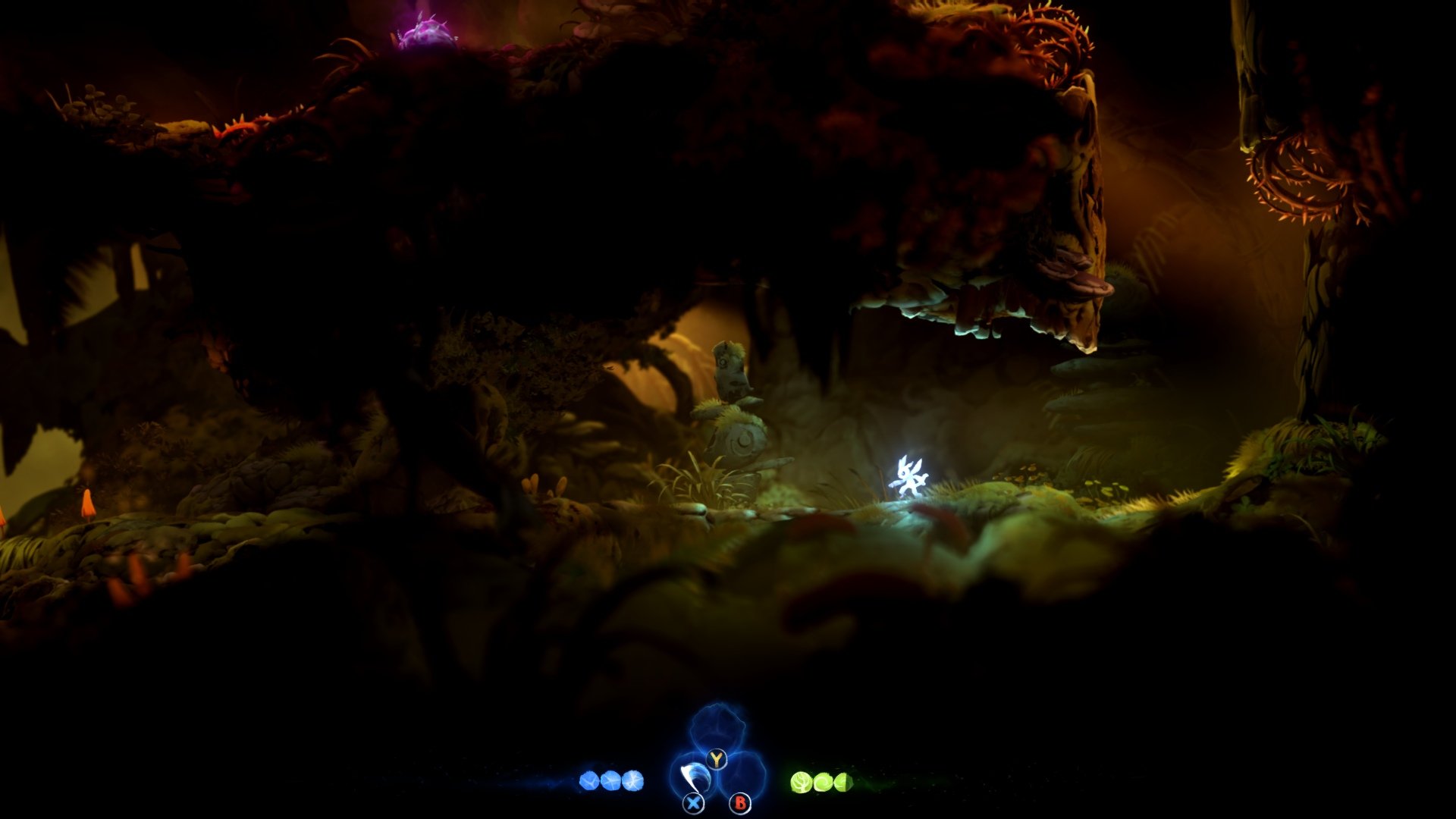The height and width of the screenshot is (819, 1456).
Task: Click the Y ability slot on the wheel
Action: (717, 758)
